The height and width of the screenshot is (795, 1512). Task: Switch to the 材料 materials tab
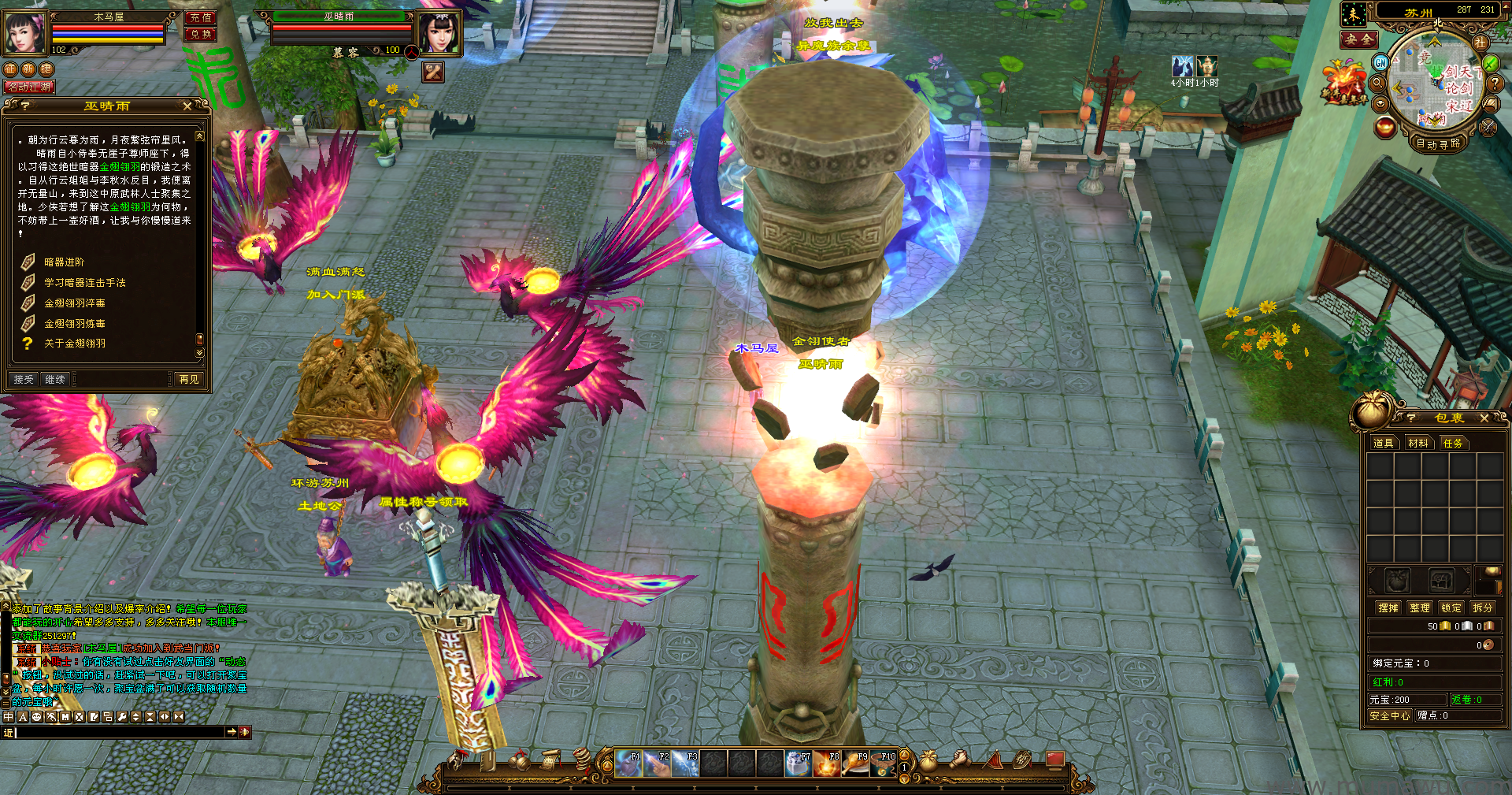tap(1418, 444)
